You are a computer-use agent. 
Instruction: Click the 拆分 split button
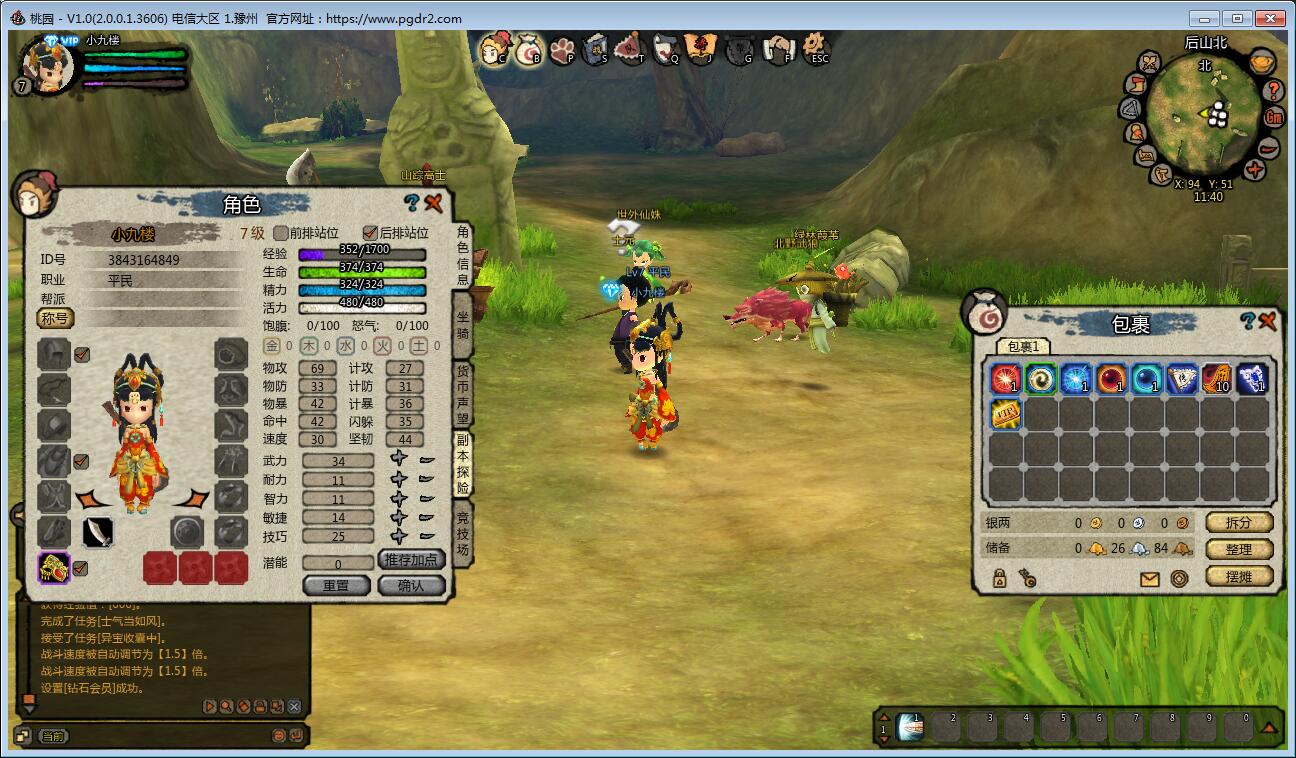tap(1238, 522)
